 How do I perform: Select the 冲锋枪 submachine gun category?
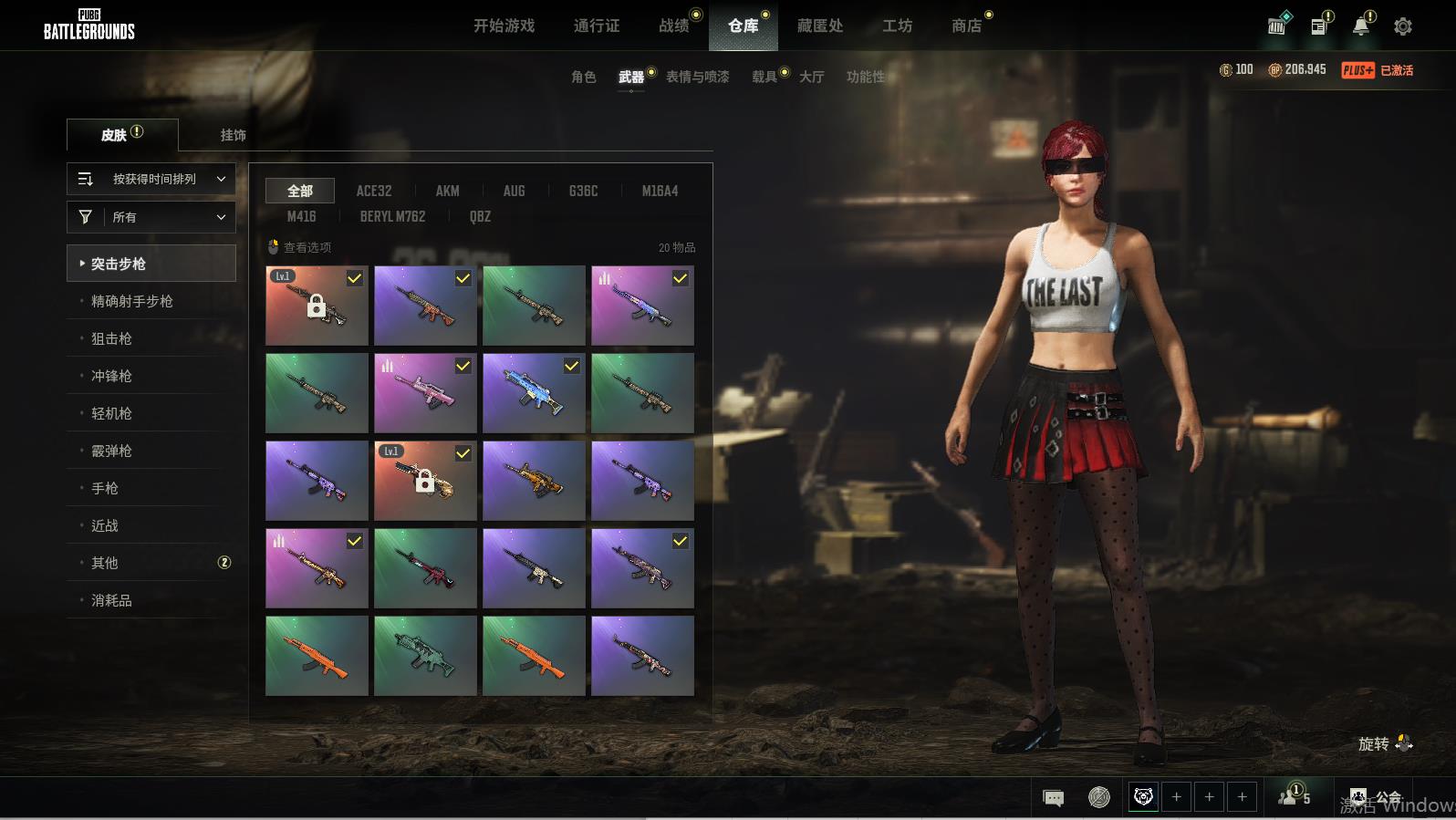point(111,376)
